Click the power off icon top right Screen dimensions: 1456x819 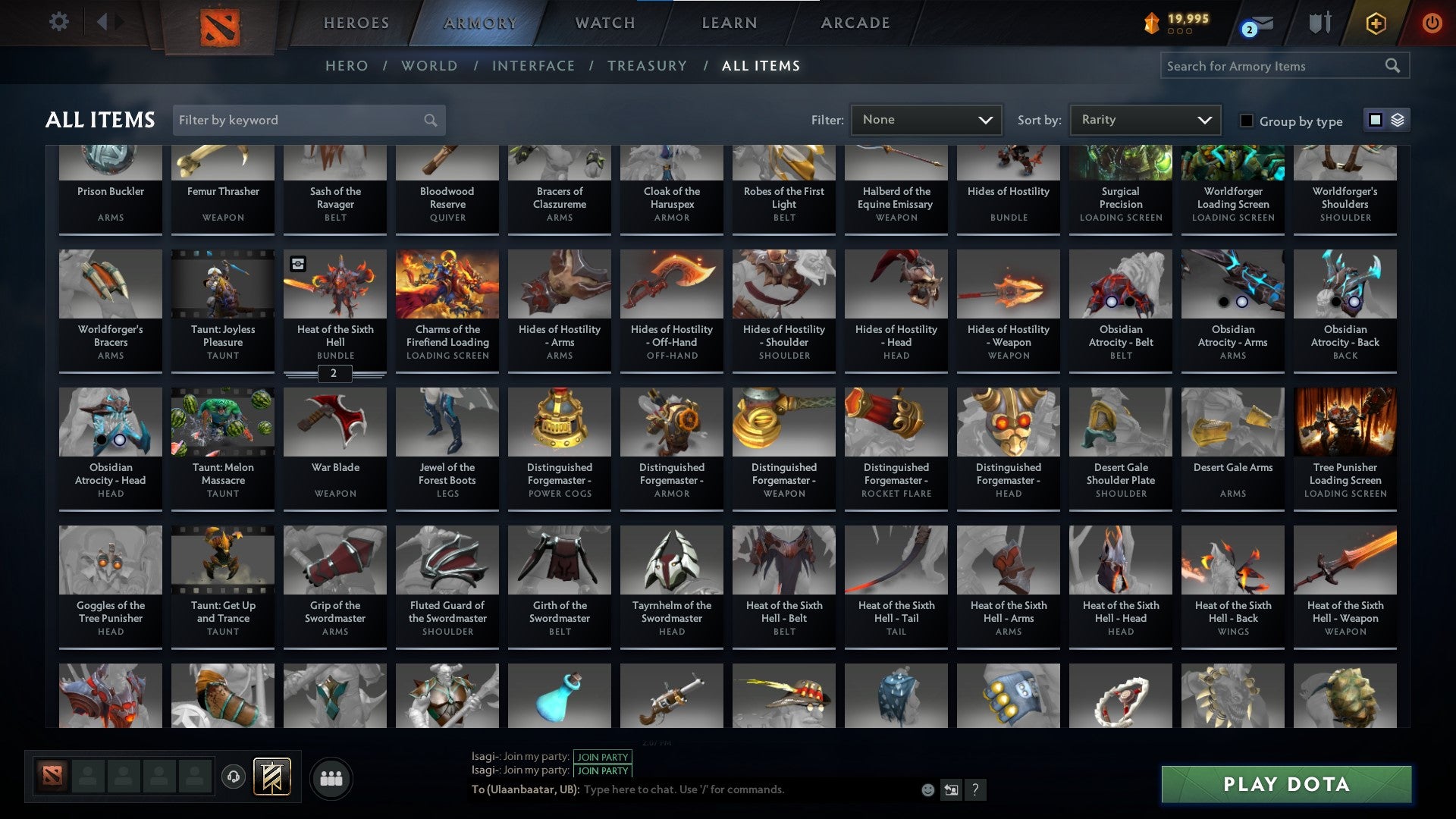click(1432, 23)
